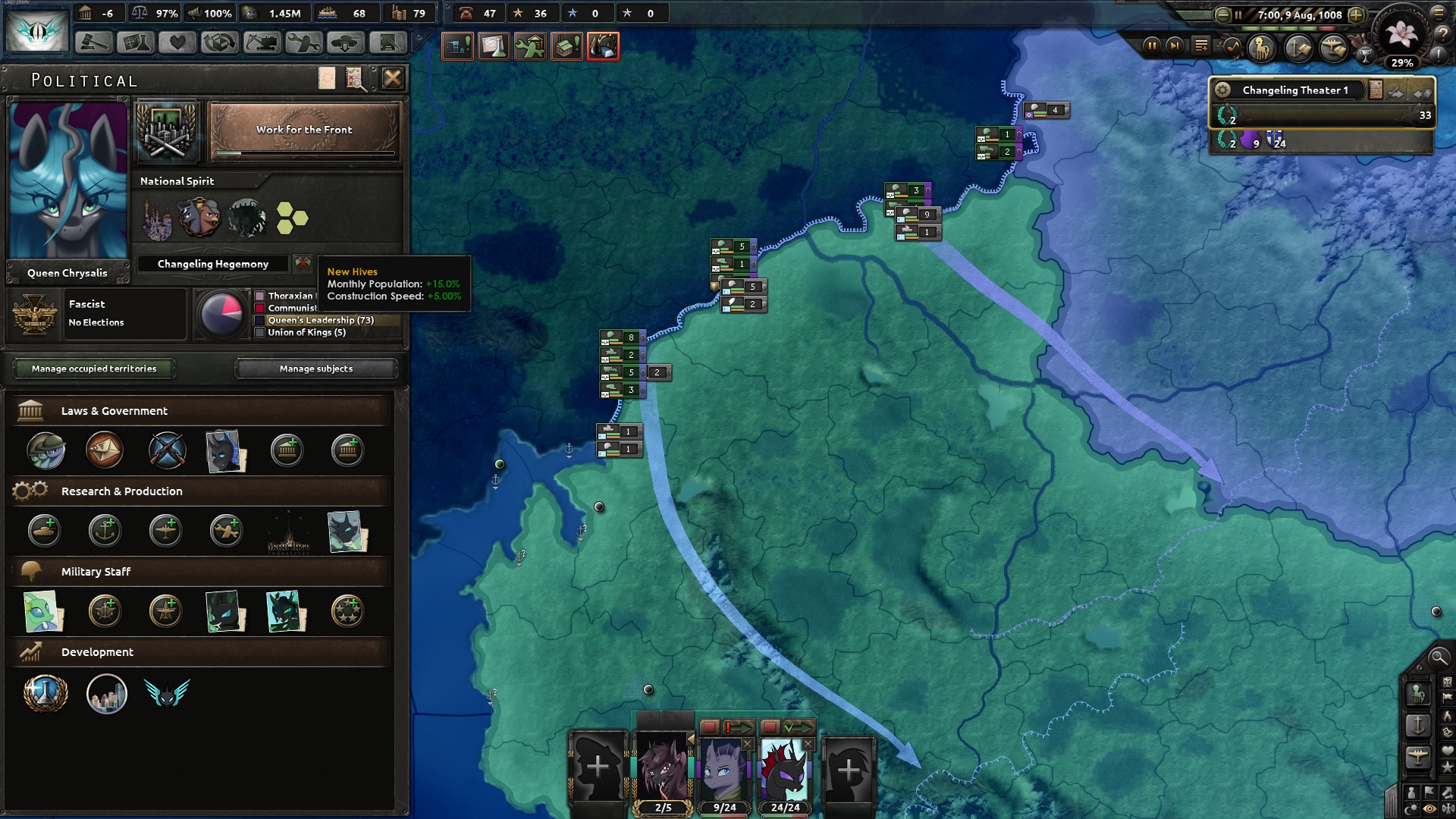Increase game speed with plus button

coord(1356,14)
